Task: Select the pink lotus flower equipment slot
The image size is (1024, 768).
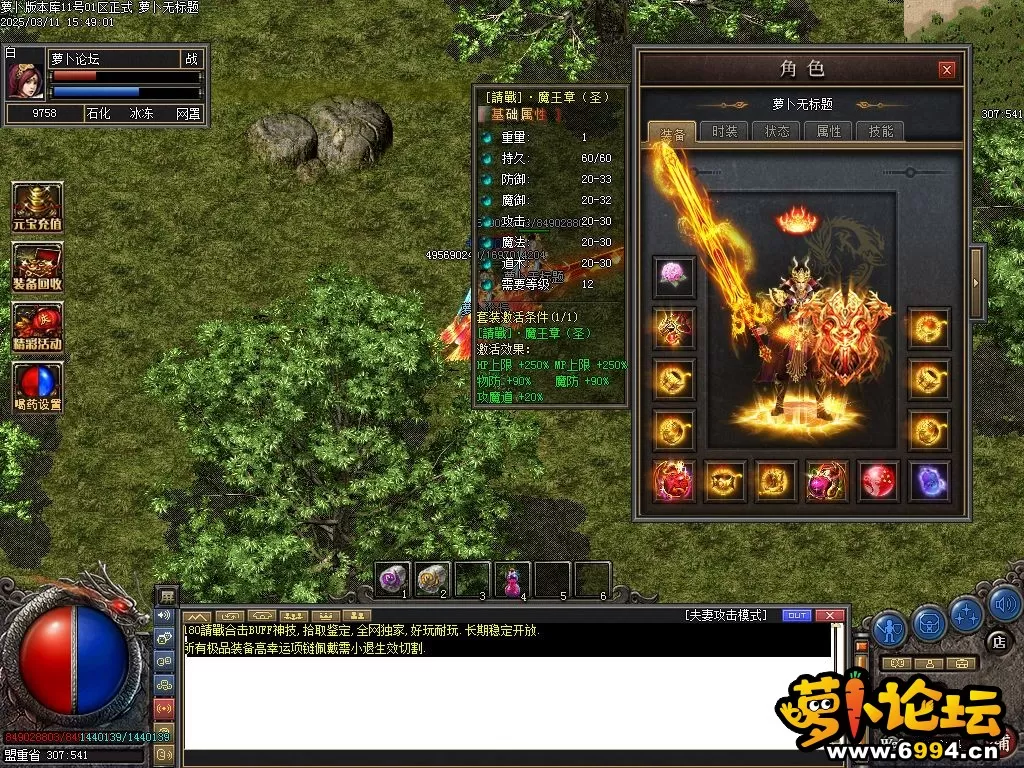Action: tap(674, 276)
